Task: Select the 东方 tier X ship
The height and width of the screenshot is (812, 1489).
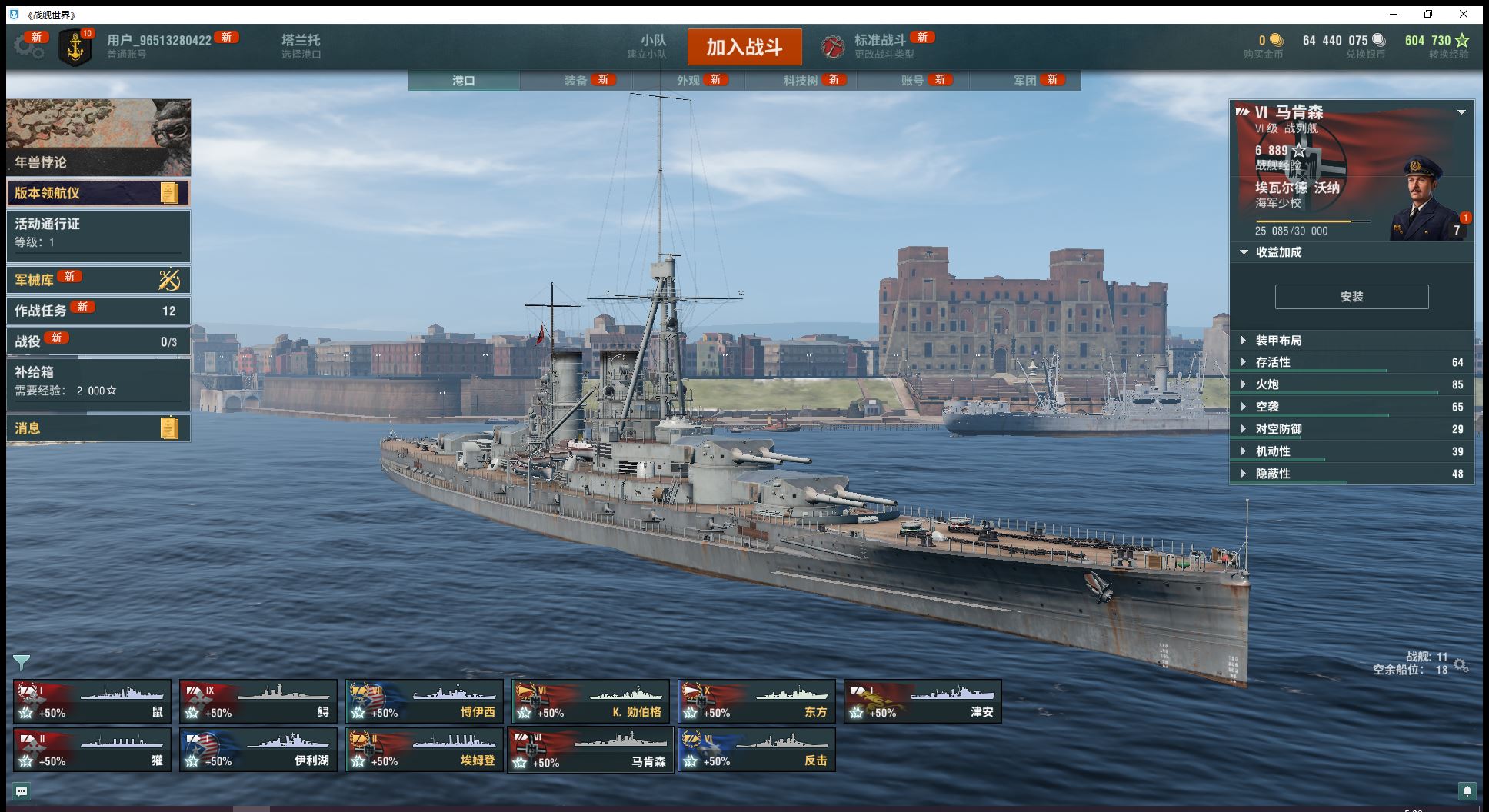Action: click(756, 701)
